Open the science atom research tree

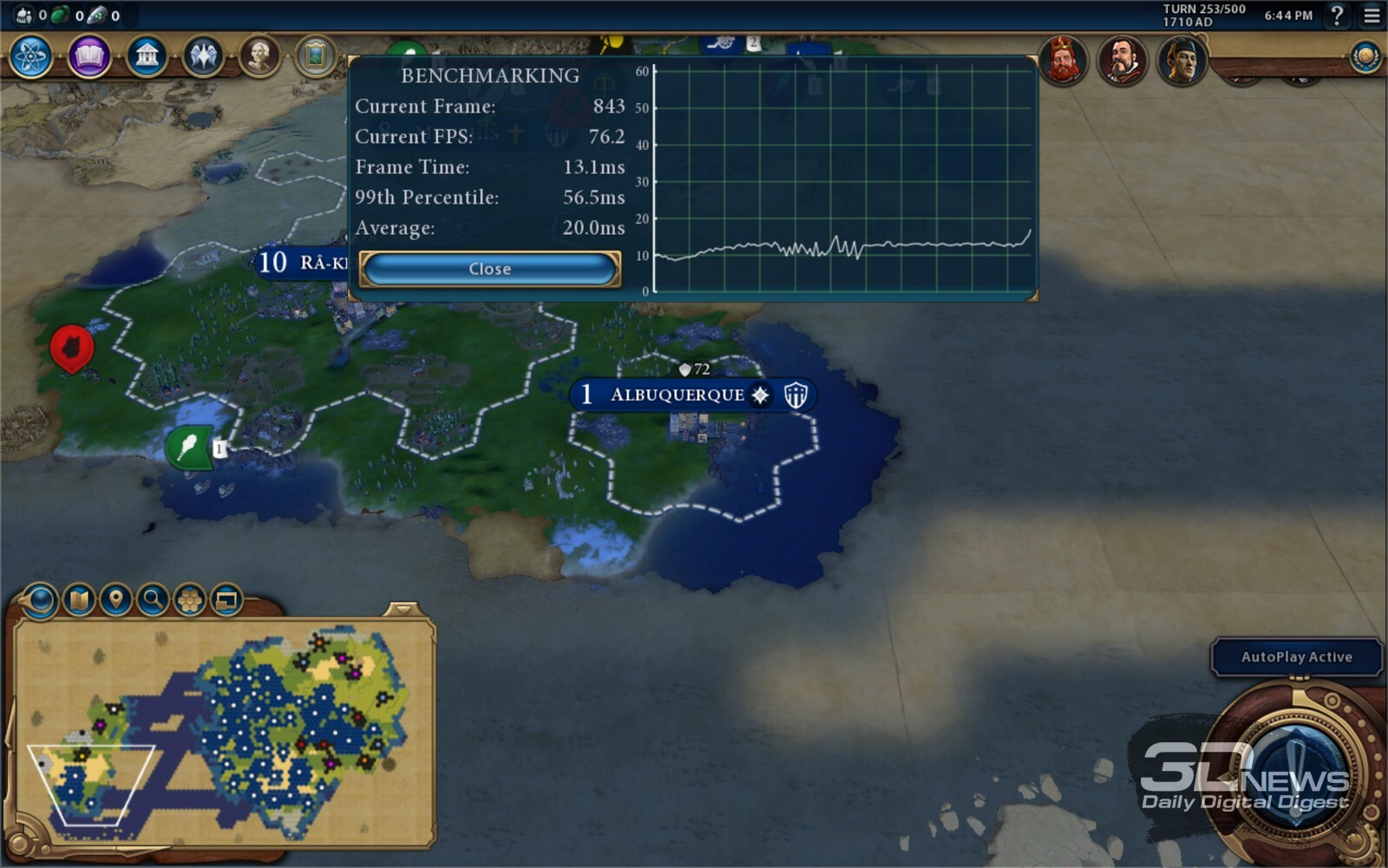[x=31, y=57]
